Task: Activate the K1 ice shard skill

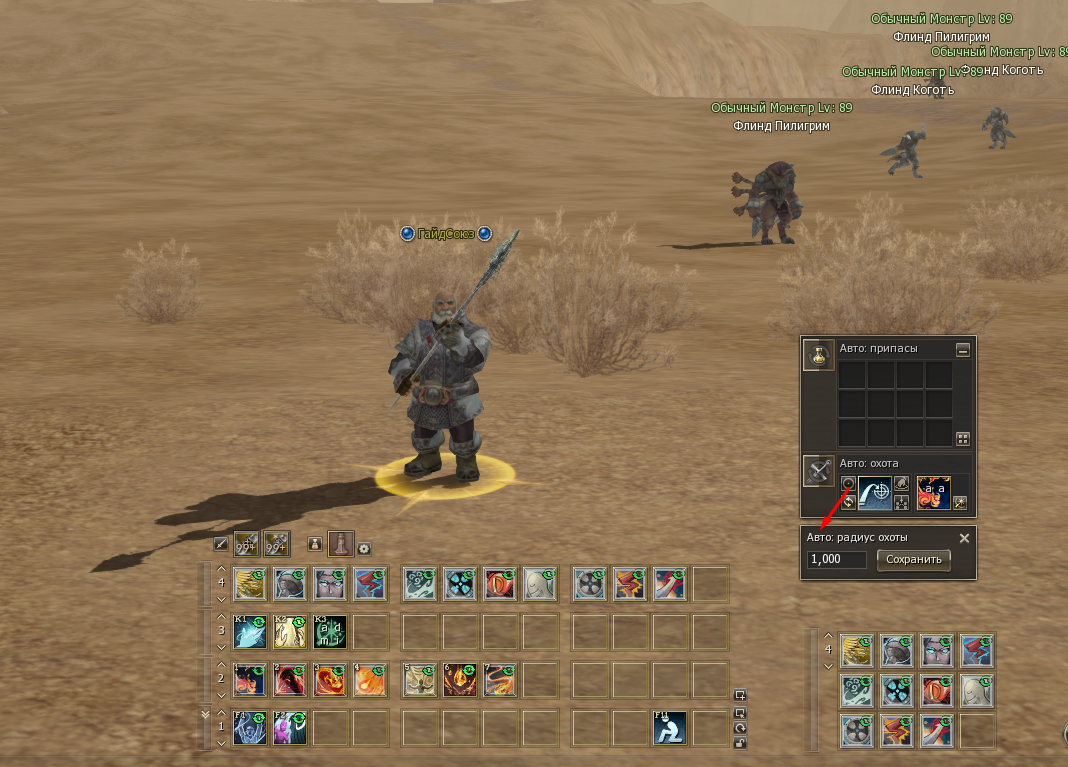Action: coord(250,631)
